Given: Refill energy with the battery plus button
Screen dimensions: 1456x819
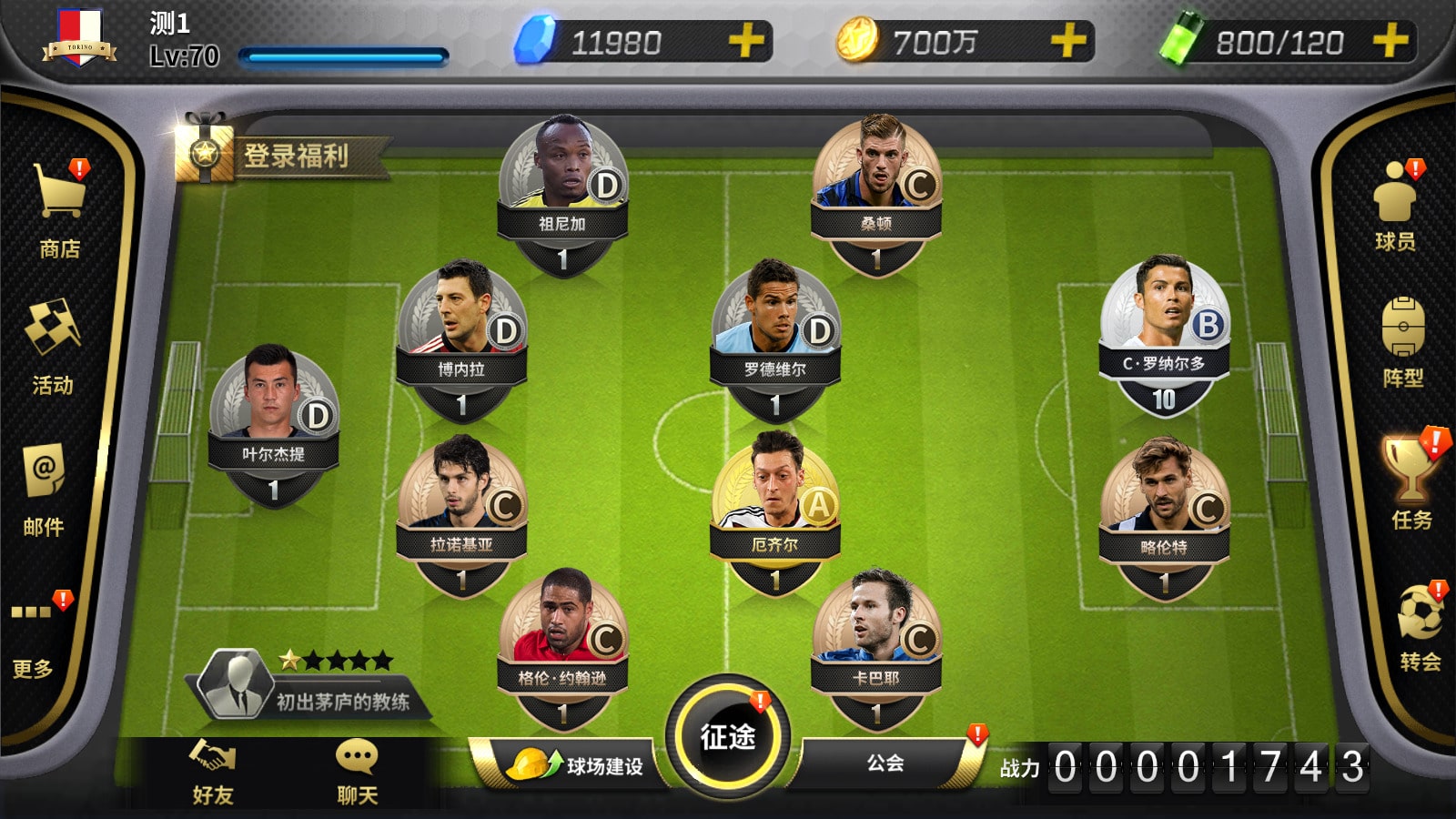Looking at the screenshot, I should 1390,42.
